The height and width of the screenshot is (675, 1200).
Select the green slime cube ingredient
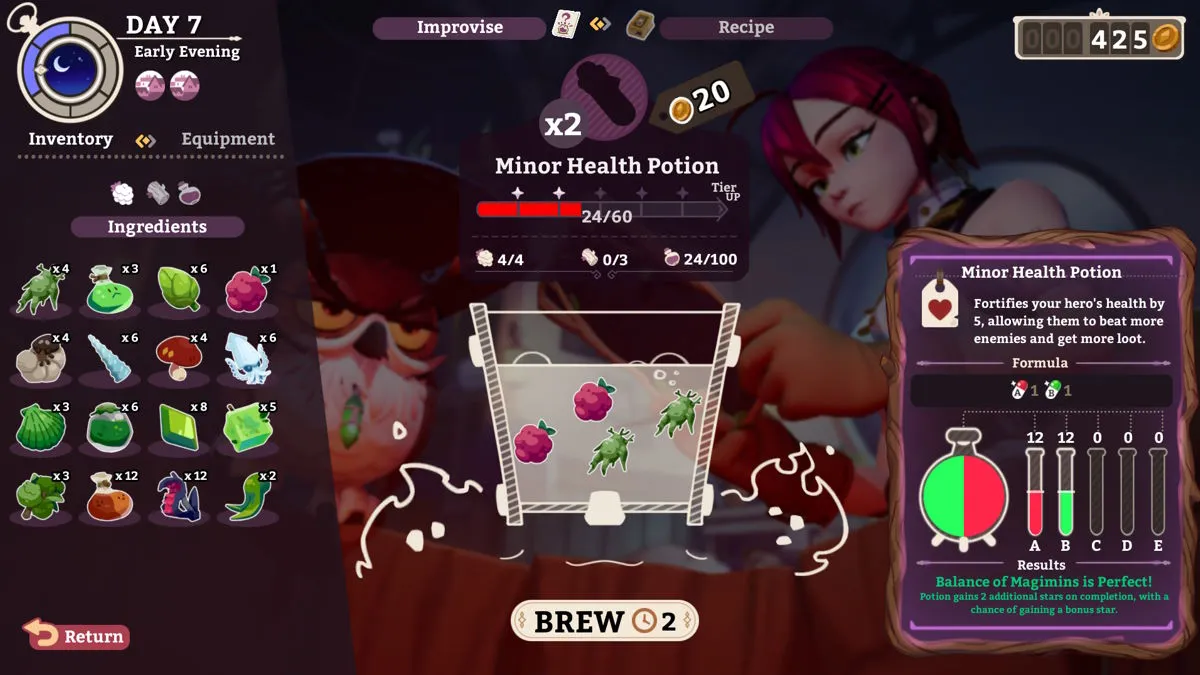pos(248,428)
